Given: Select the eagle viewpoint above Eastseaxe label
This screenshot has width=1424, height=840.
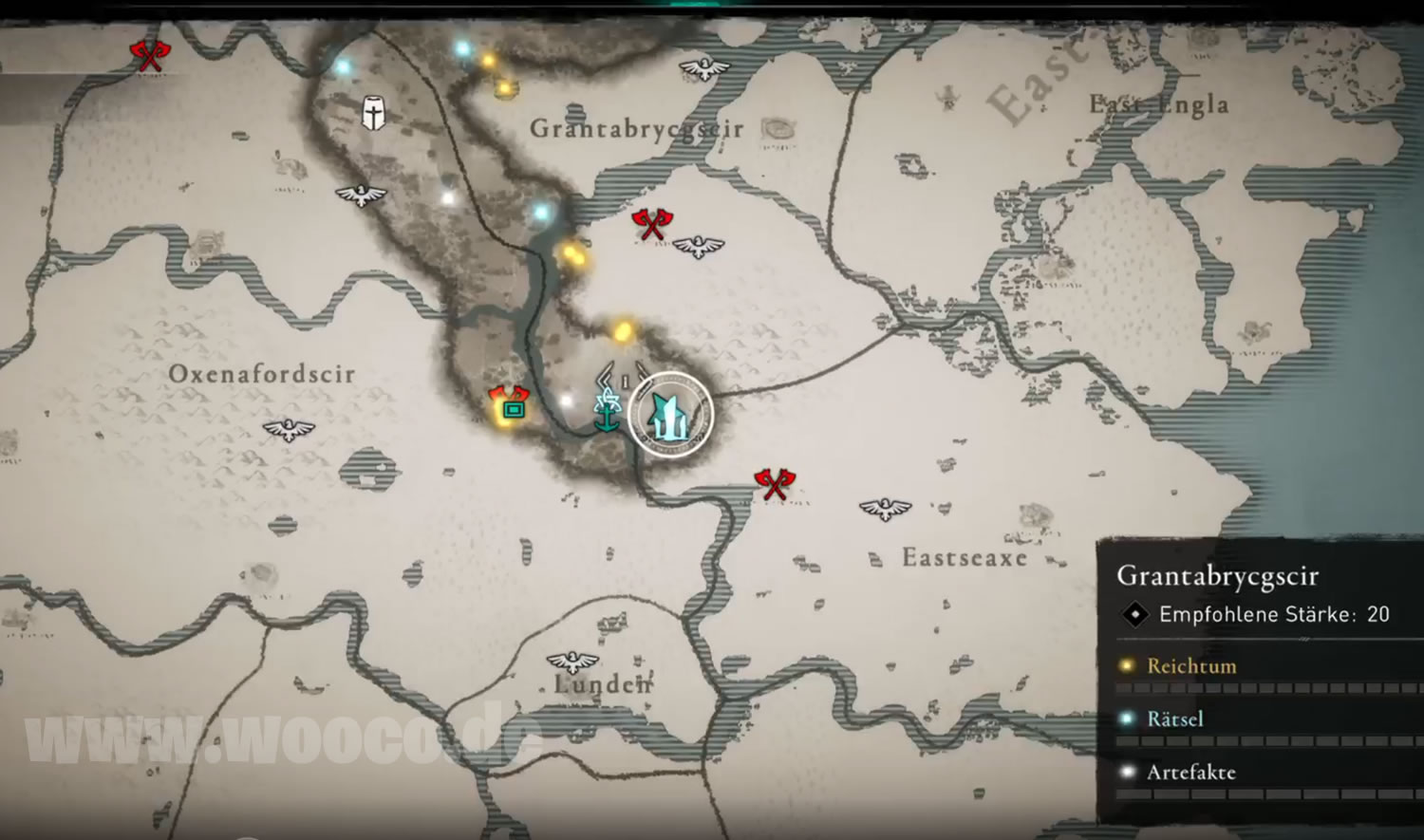Looking at the screenshot, I should 885,509.
